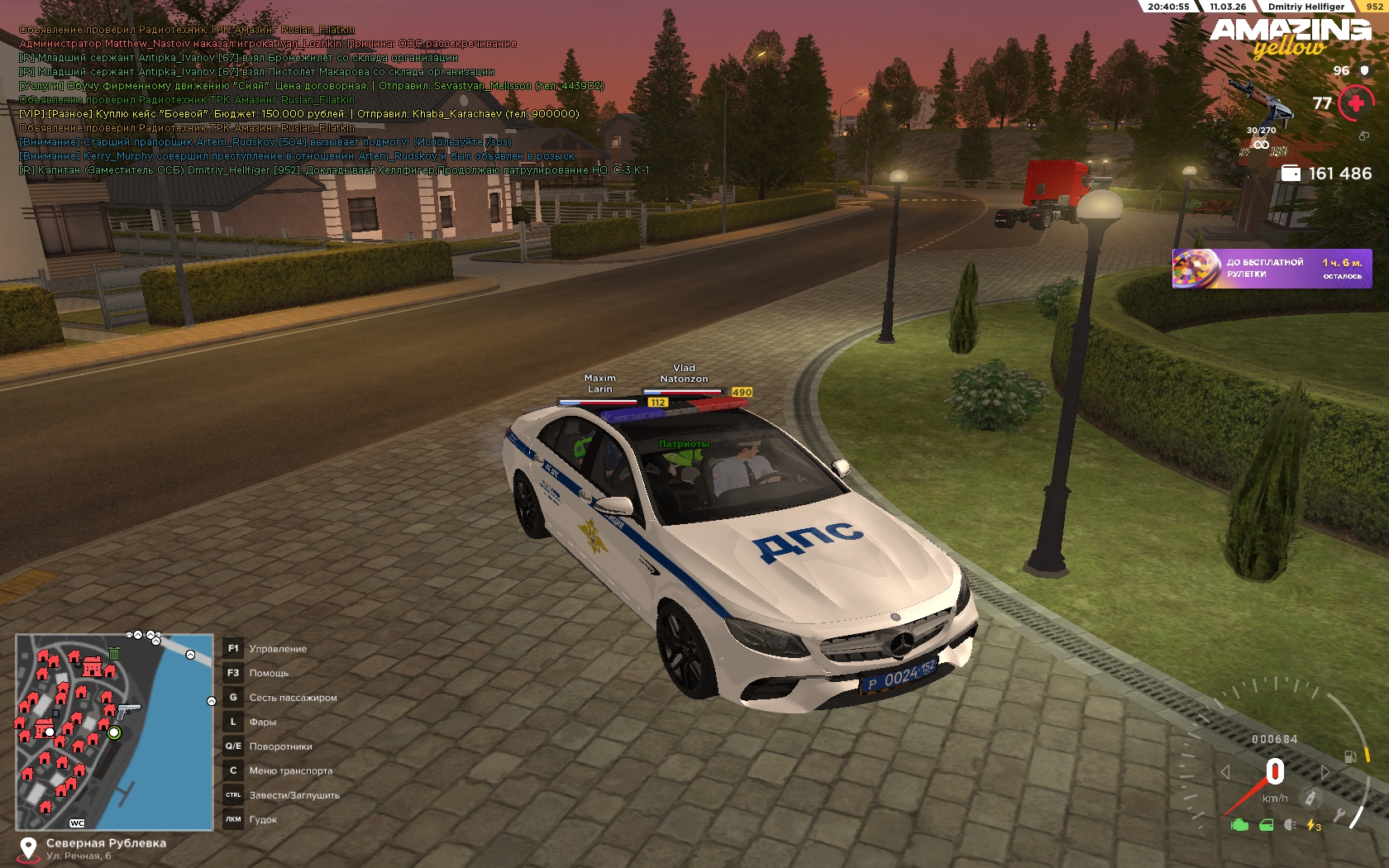
Task: Click the armor shield icon
Action: pyautogui.click(x=1364, y=71)
